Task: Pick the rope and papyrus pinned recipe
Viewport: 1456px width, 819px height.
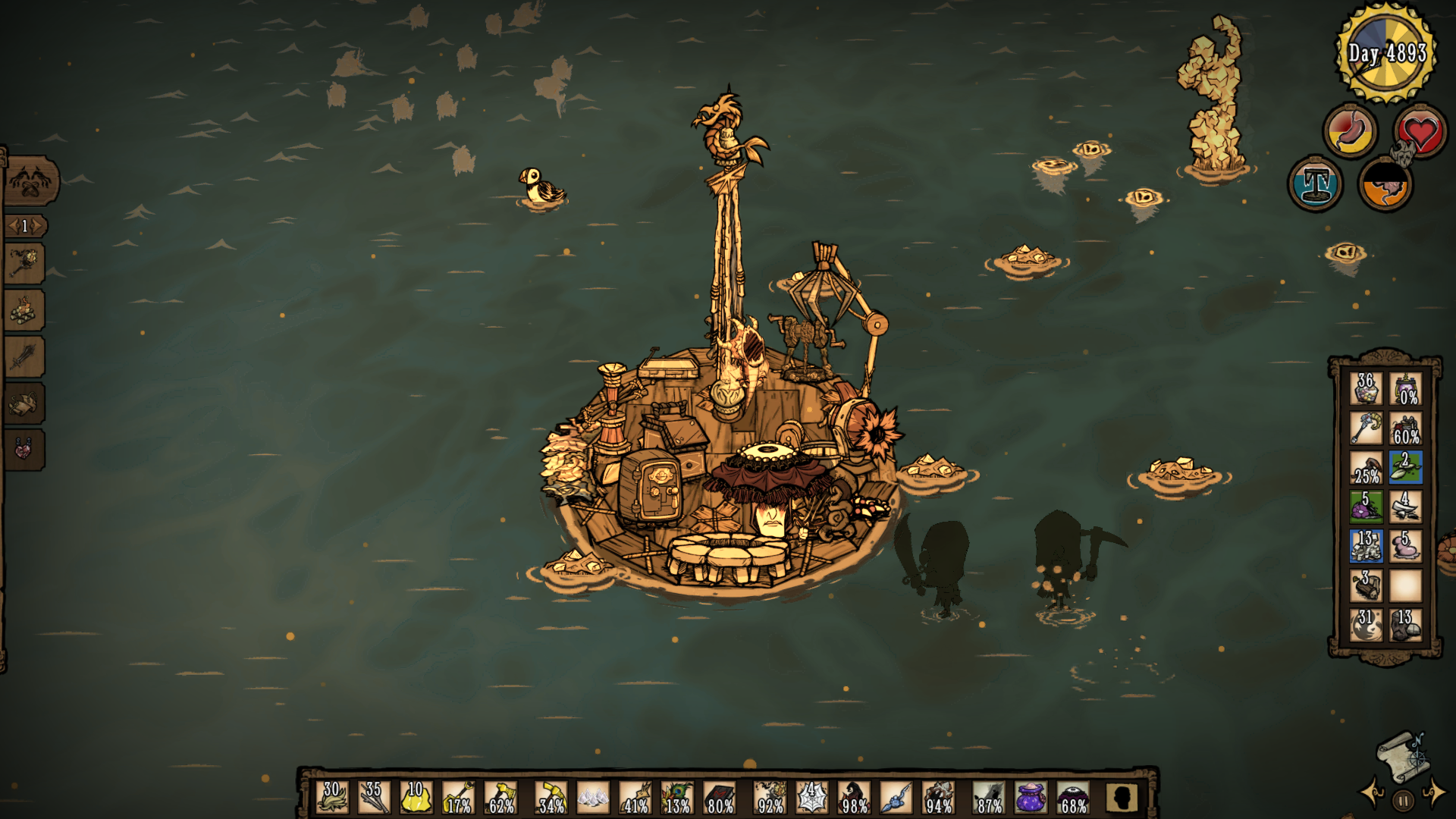Action: pos(24,403)
